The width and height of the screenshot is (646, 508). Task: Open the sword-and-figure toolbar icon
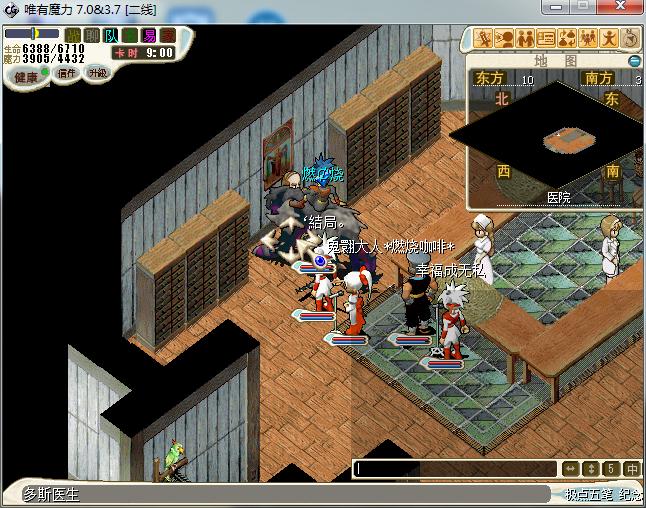pos(484,39)
